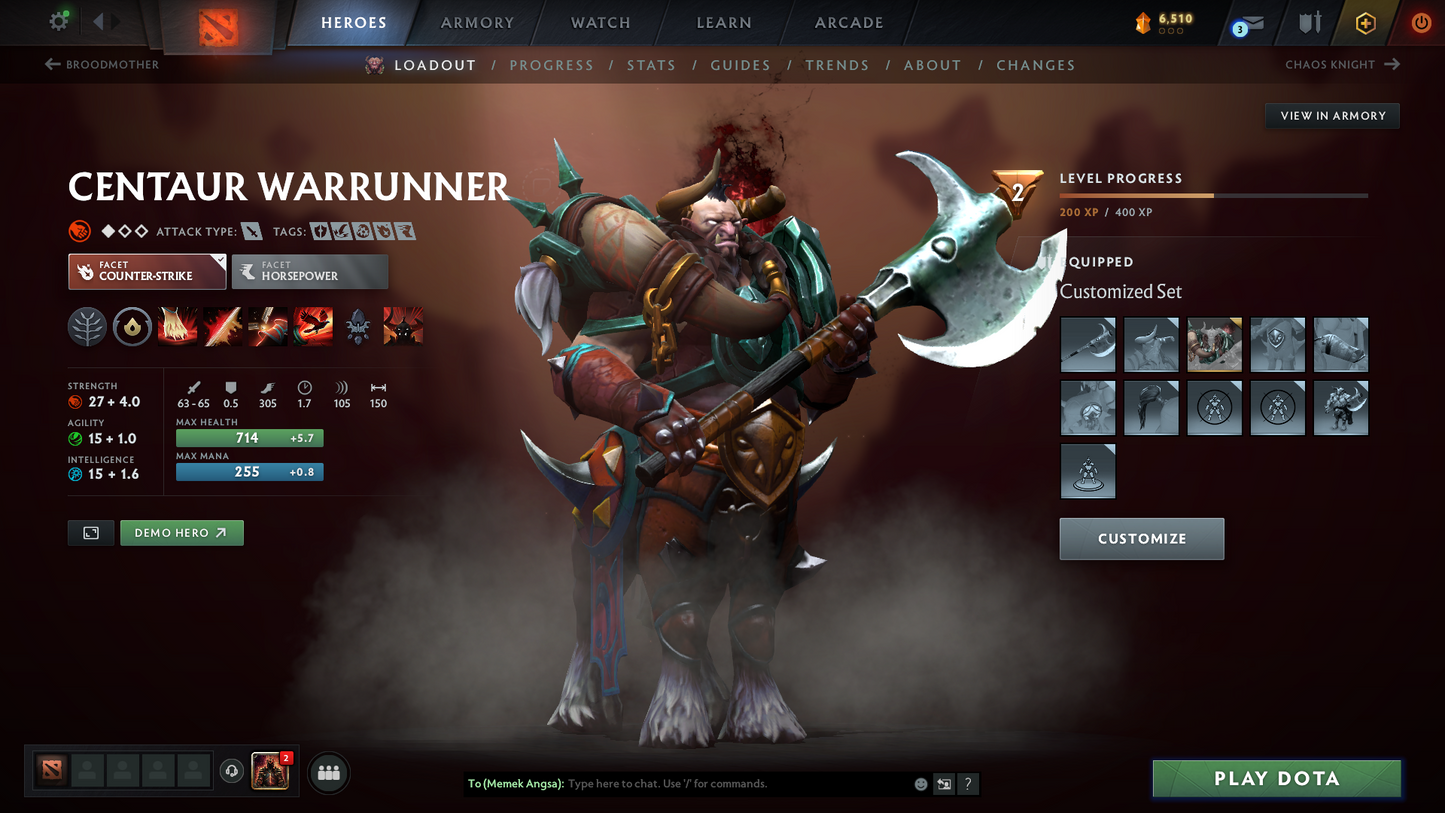
Task: Select the Hoof Stomp ability icon
Action: (x=177, y=325)
